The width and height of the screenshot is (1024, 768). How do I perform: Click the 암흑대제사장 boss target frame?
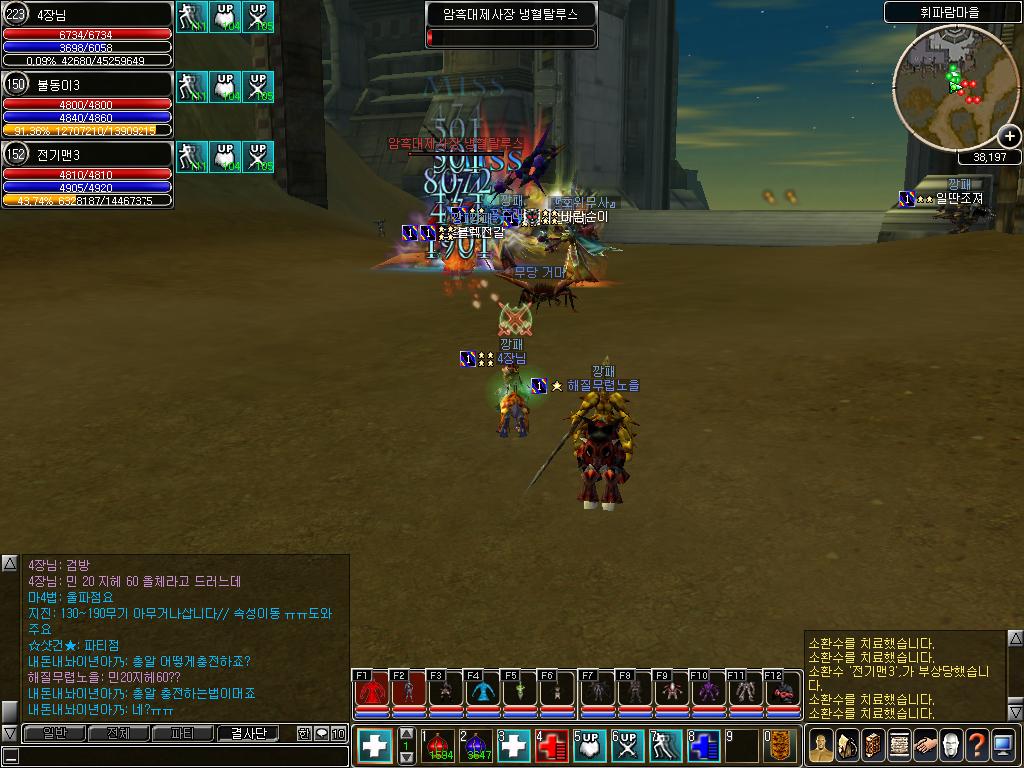[x=510, y=26]
